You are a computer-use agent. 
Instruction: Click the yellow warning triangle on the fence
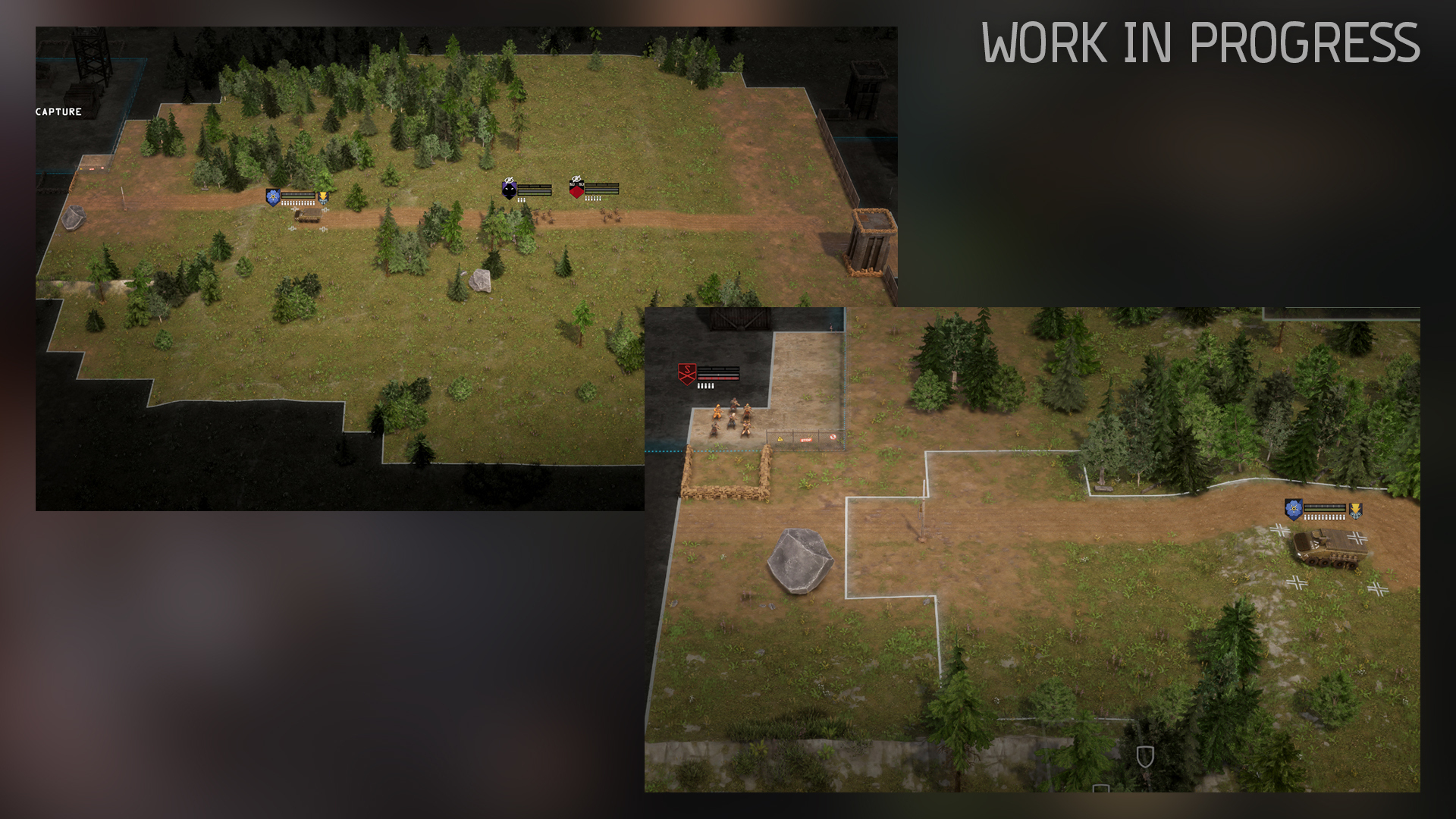(x=780, y=439)
